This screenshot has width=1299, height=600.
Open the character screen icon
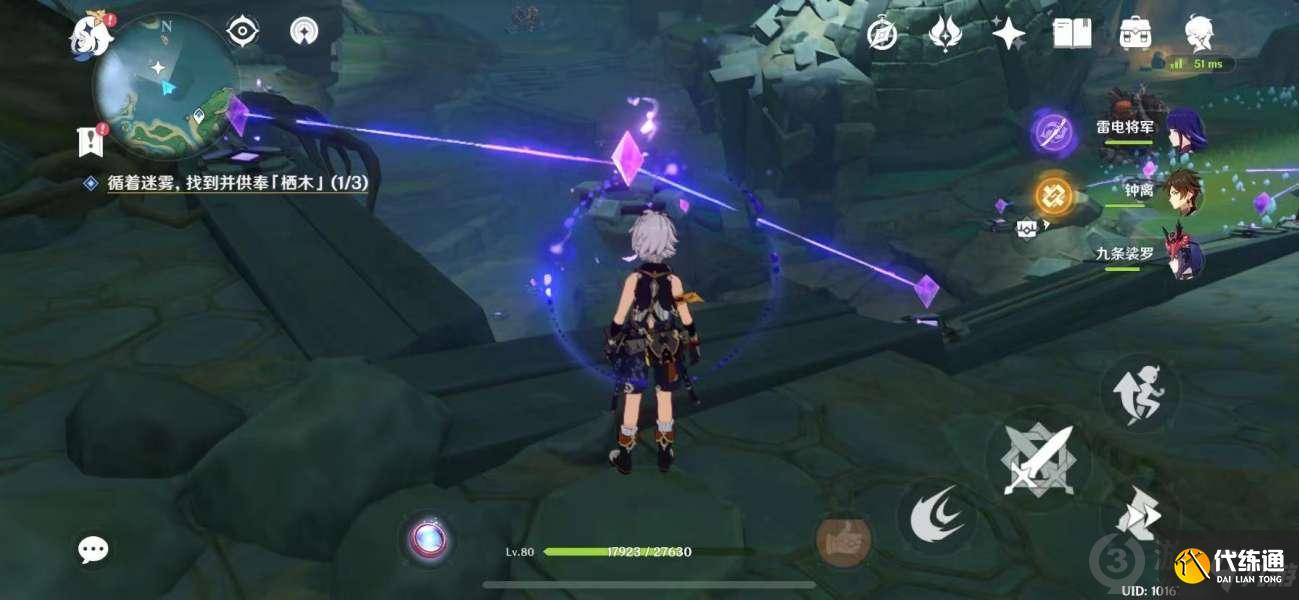1198,34
